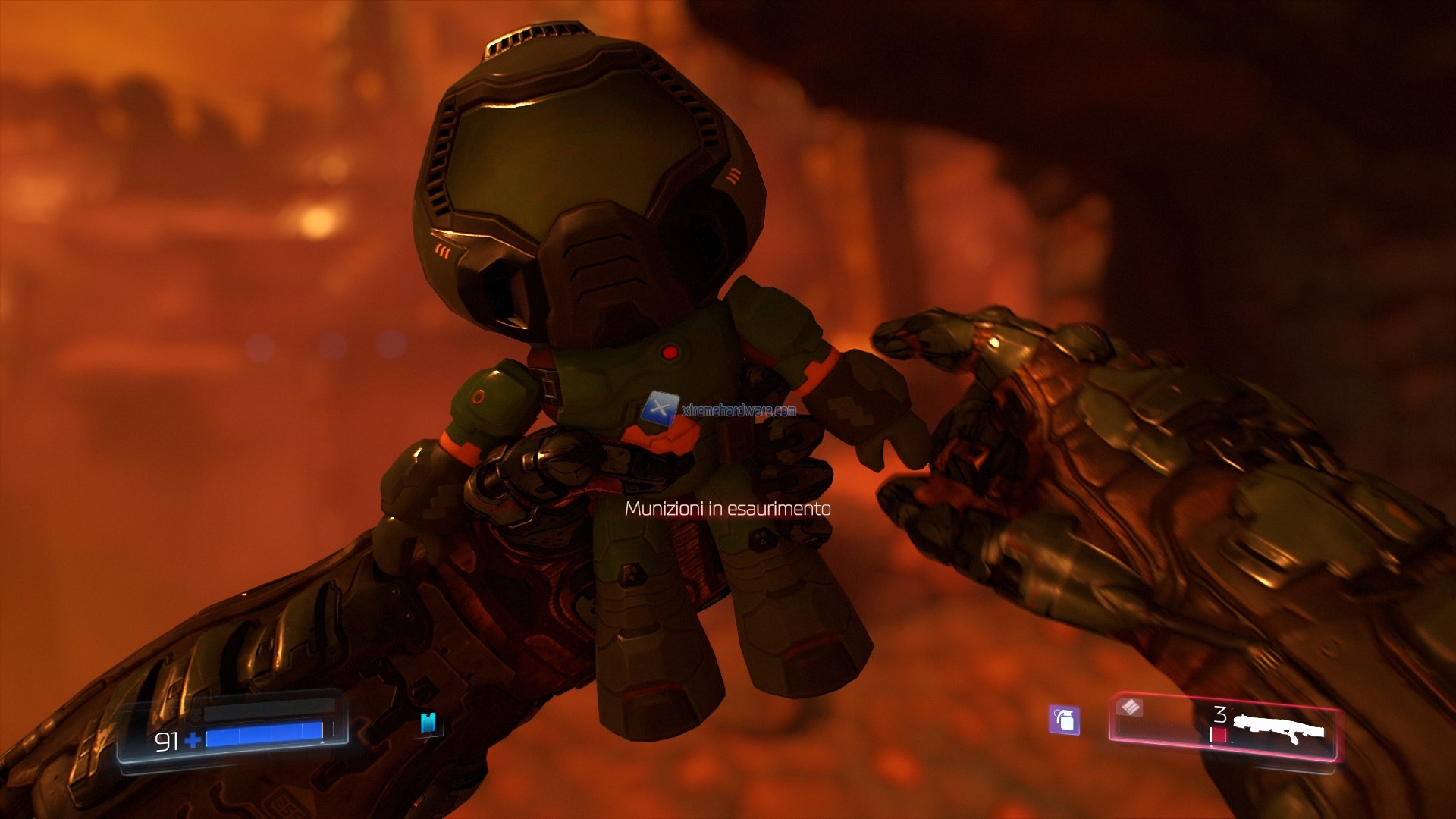Open the triangle marker under the health bar
This screenshot has height=819, width=1456.
coord(321,744)
